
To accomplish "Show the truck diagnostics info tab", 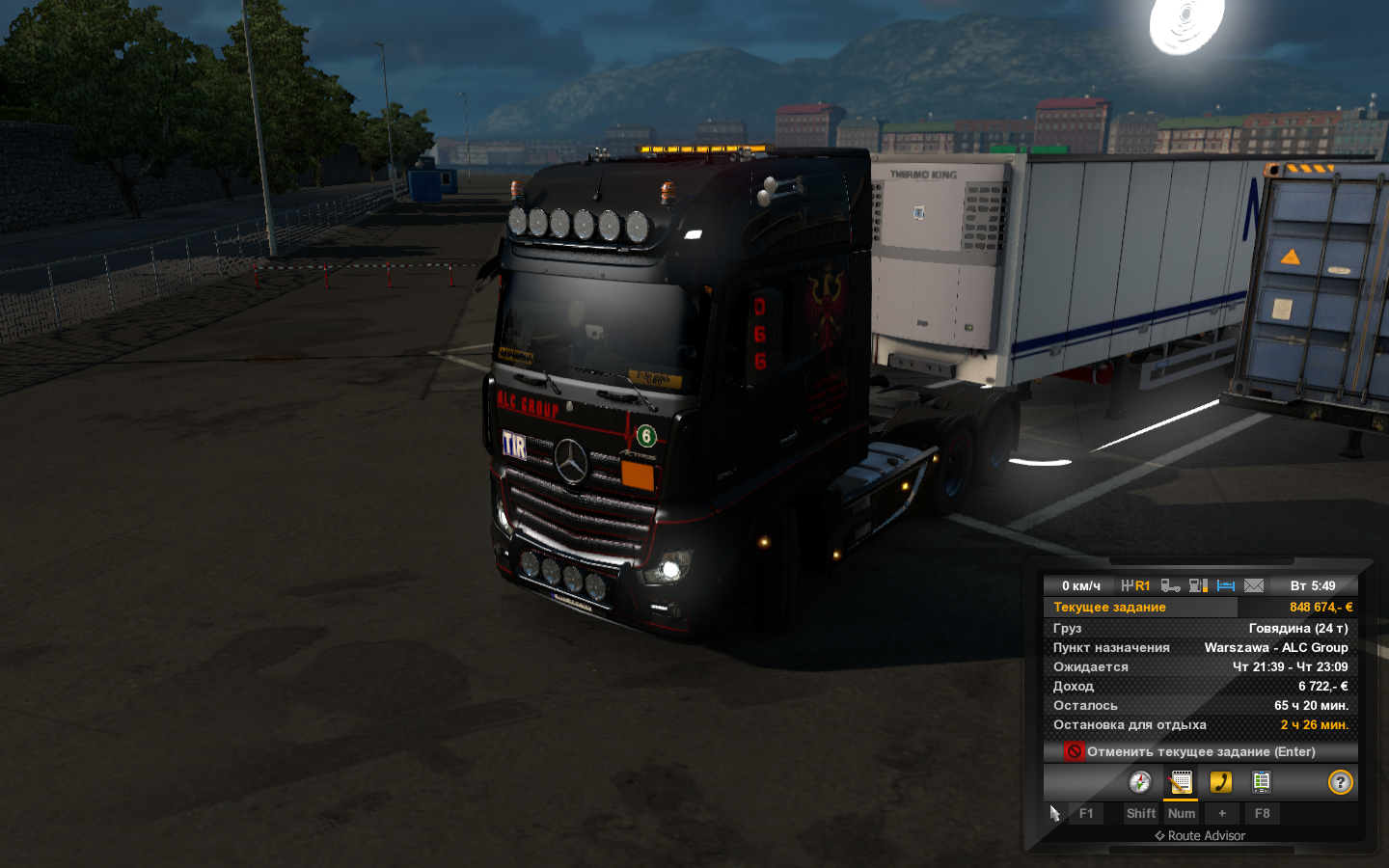I will coord(1262,782).
